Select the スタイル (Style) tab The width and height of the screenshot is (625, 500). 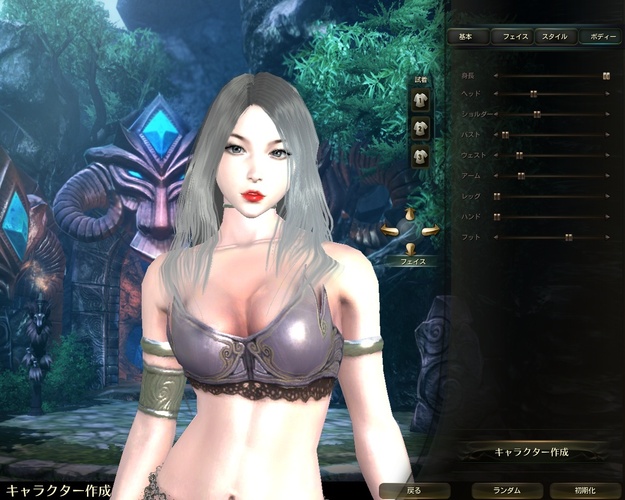[x=553, y=36]
